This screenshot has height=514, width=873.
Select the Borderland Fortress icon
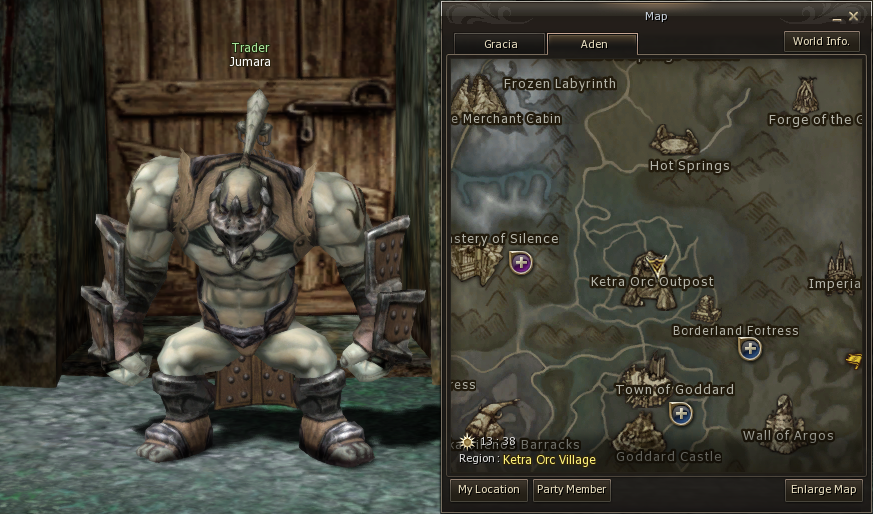coord(706,307)
